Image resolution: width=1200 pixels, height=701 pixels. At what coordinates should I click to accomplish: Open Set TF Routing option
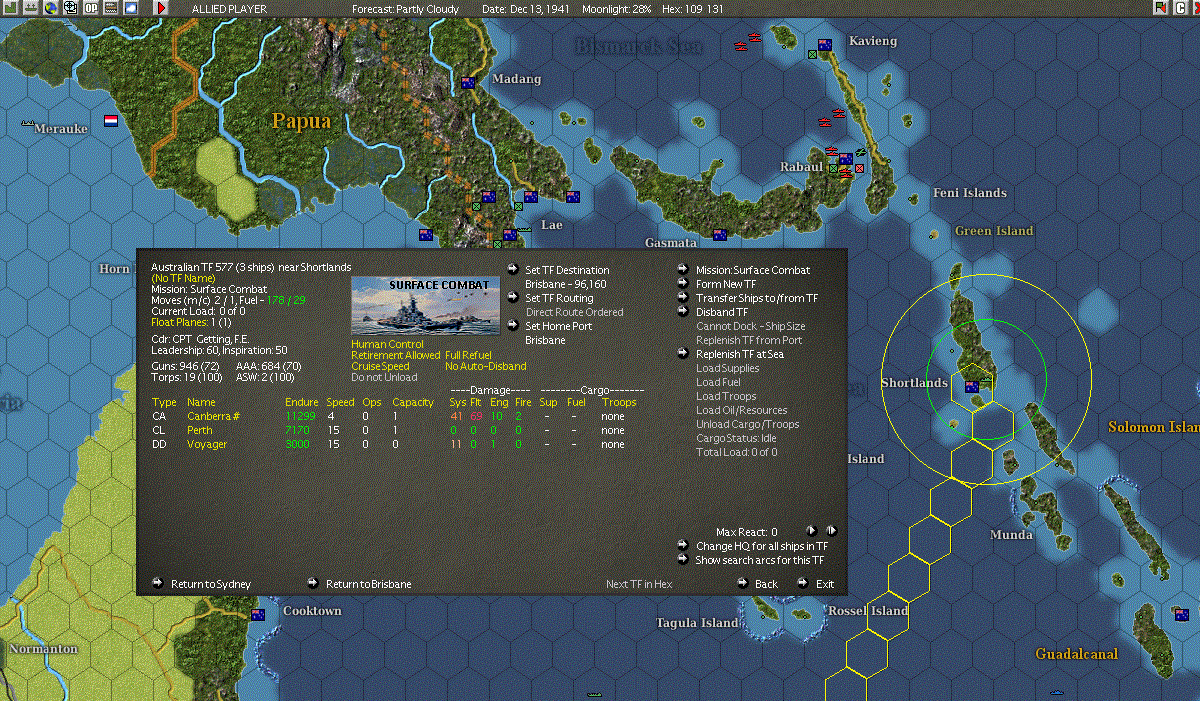click(559, 298)
